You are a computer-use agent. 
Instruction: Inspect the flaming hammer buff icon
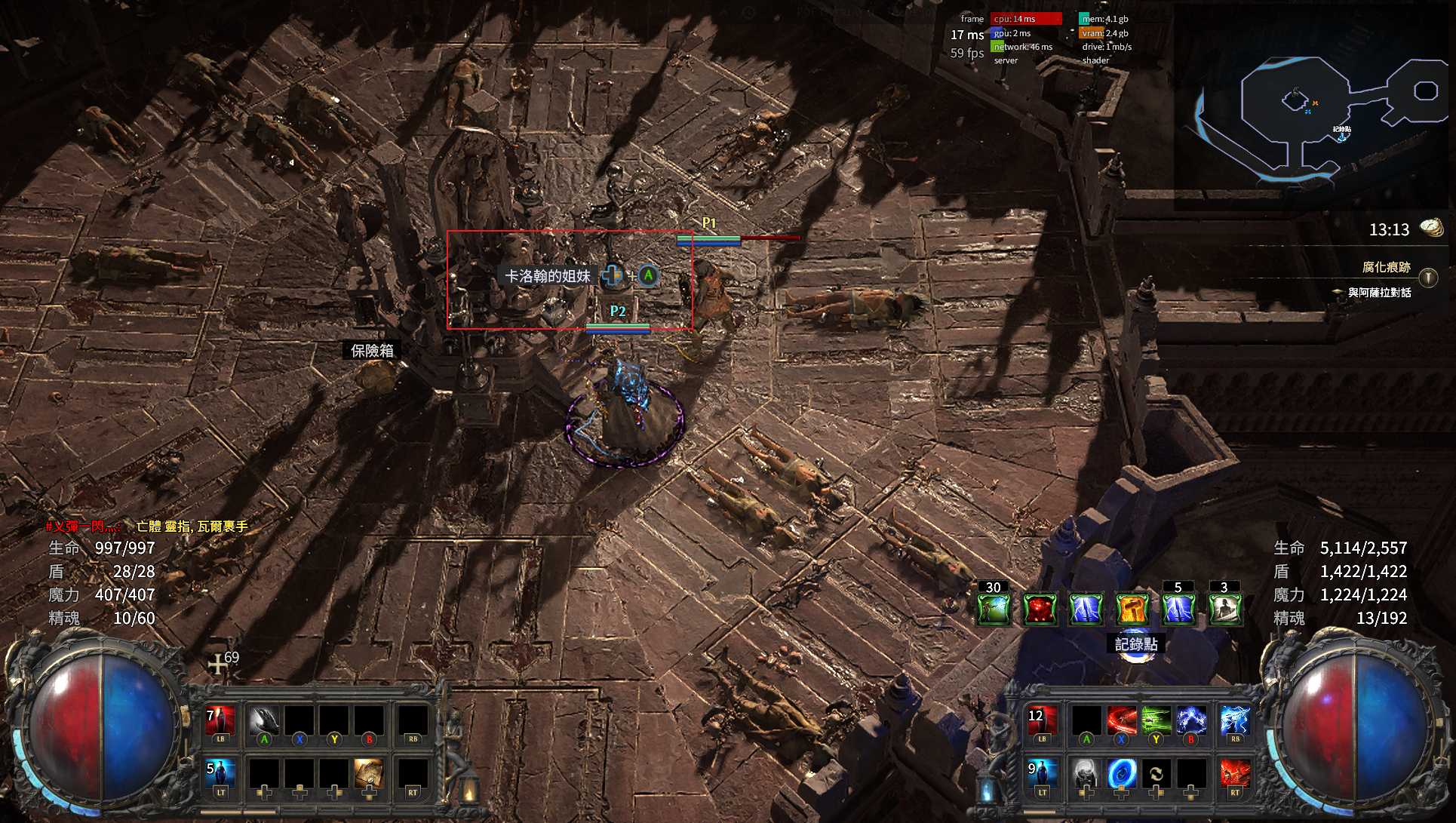coord(1132,610)
